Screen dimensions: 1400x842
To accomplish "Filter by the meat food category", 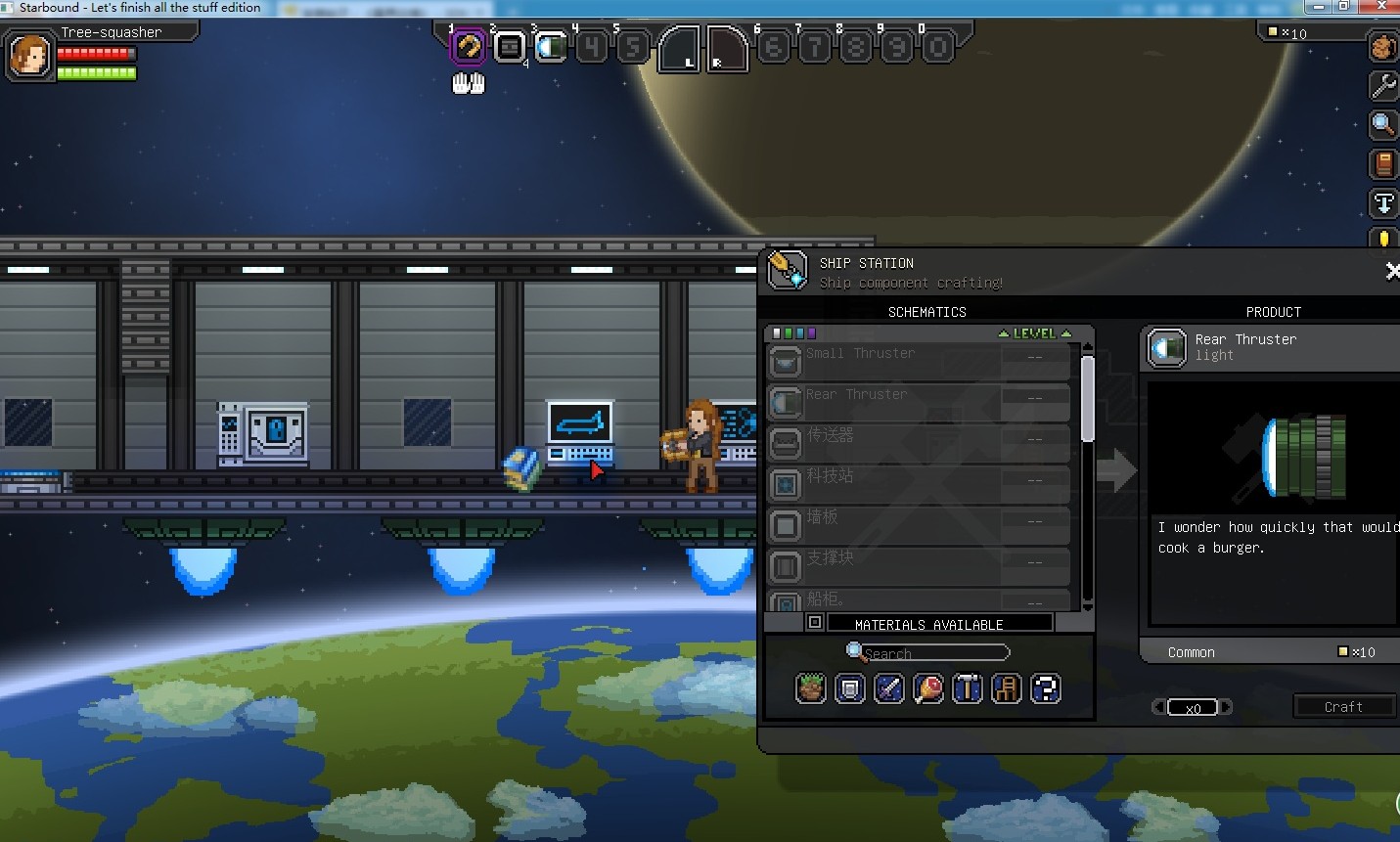I will 927,689.
